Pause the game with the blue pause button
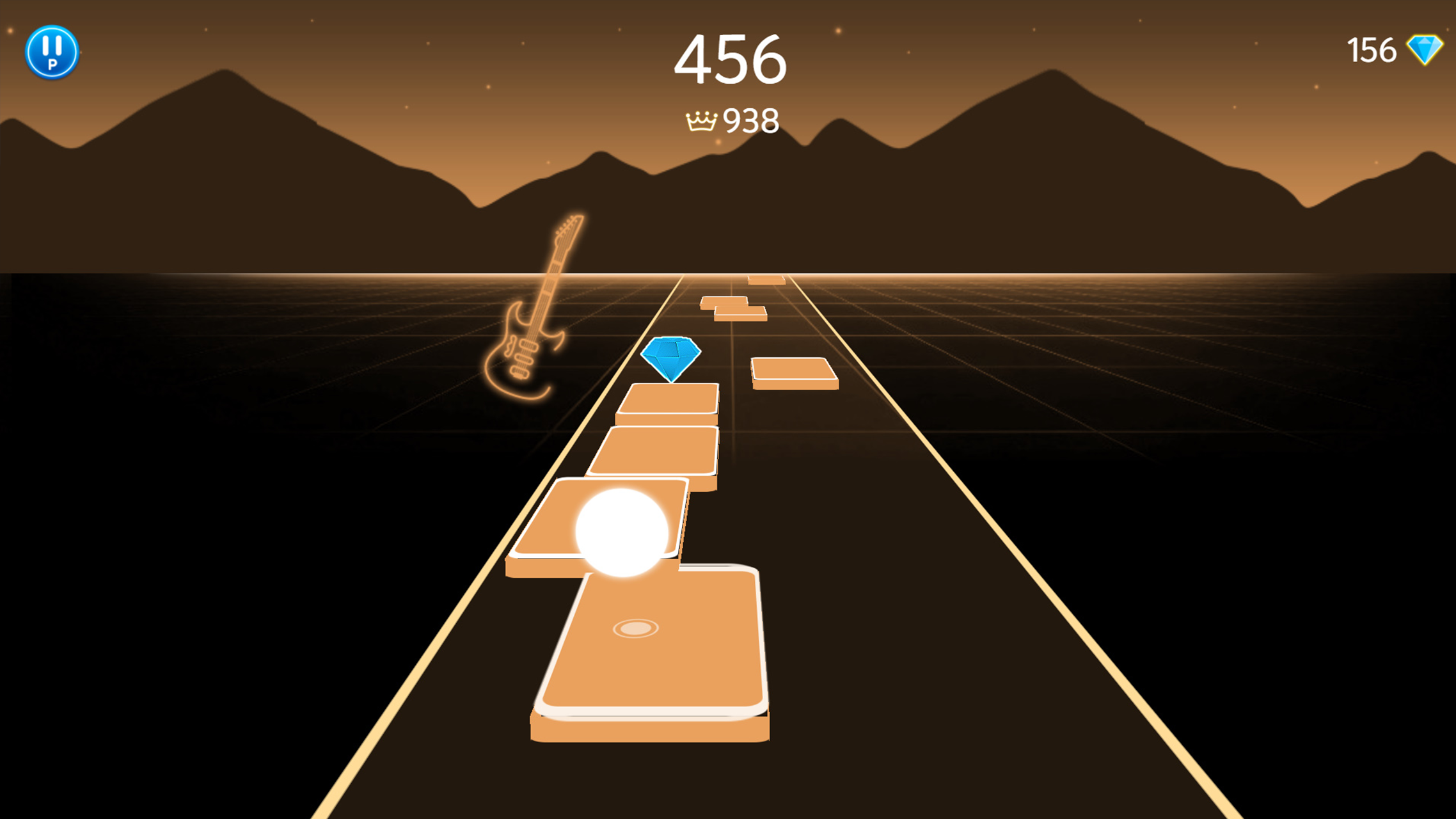The width and height of the screenshot is (1456, 819). pos(54,52)
